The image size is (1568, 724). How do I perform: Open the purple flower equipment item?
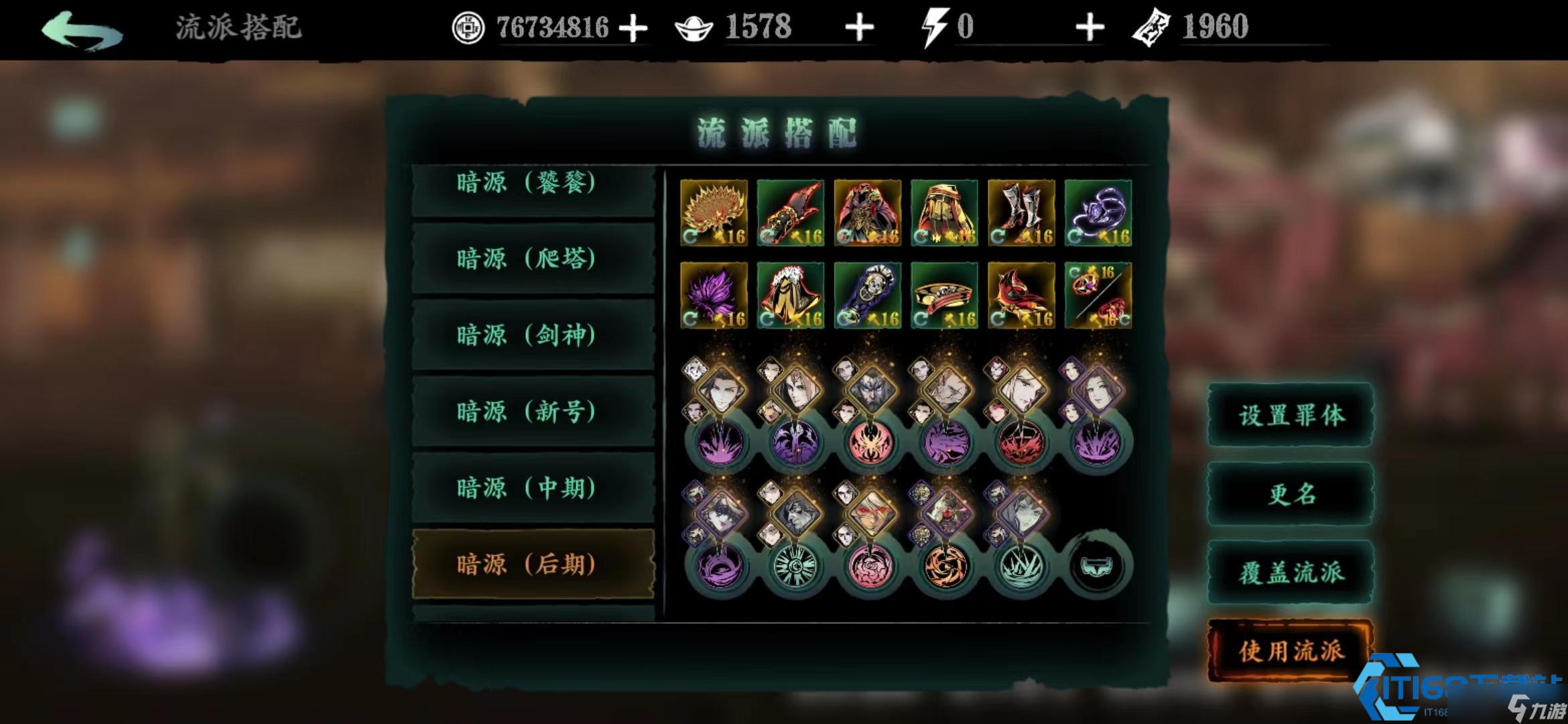pos(714,295)
